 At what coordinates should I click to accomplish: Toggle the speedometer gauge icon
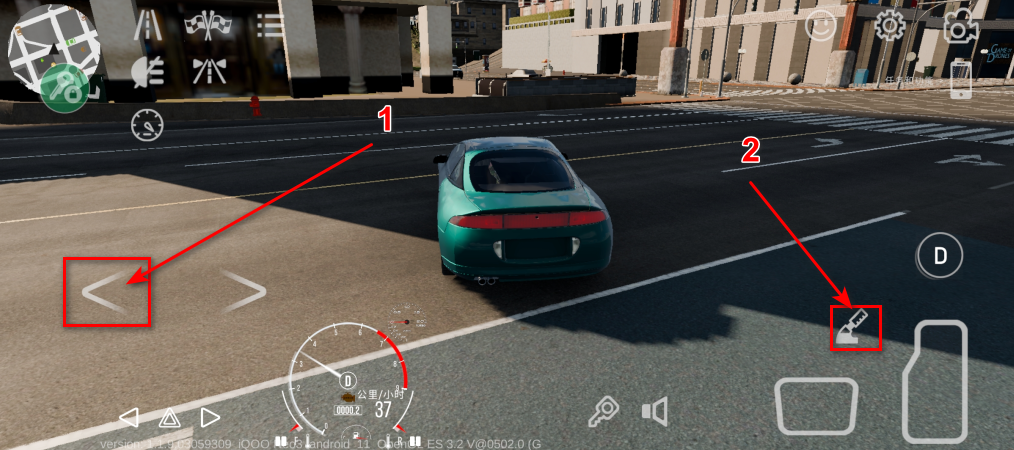click(148, 126)
